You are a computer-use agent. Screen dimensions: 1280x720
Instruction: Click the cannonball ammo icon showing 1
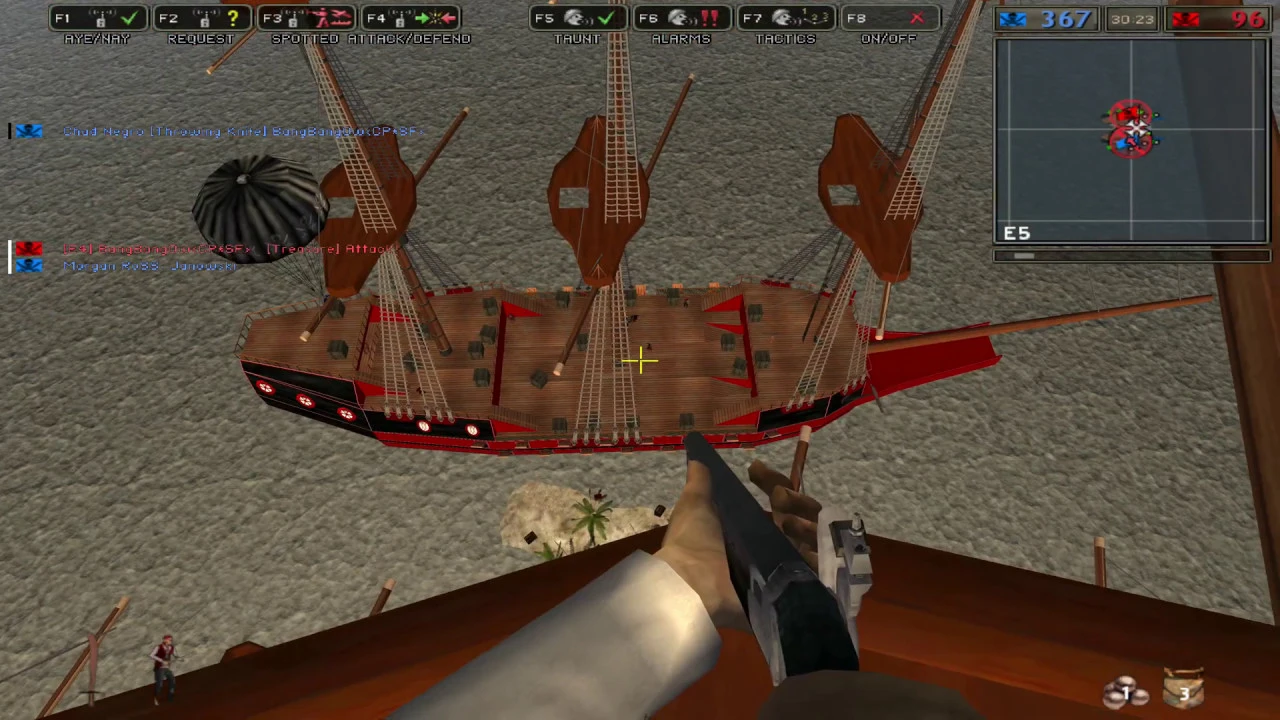1124,690
